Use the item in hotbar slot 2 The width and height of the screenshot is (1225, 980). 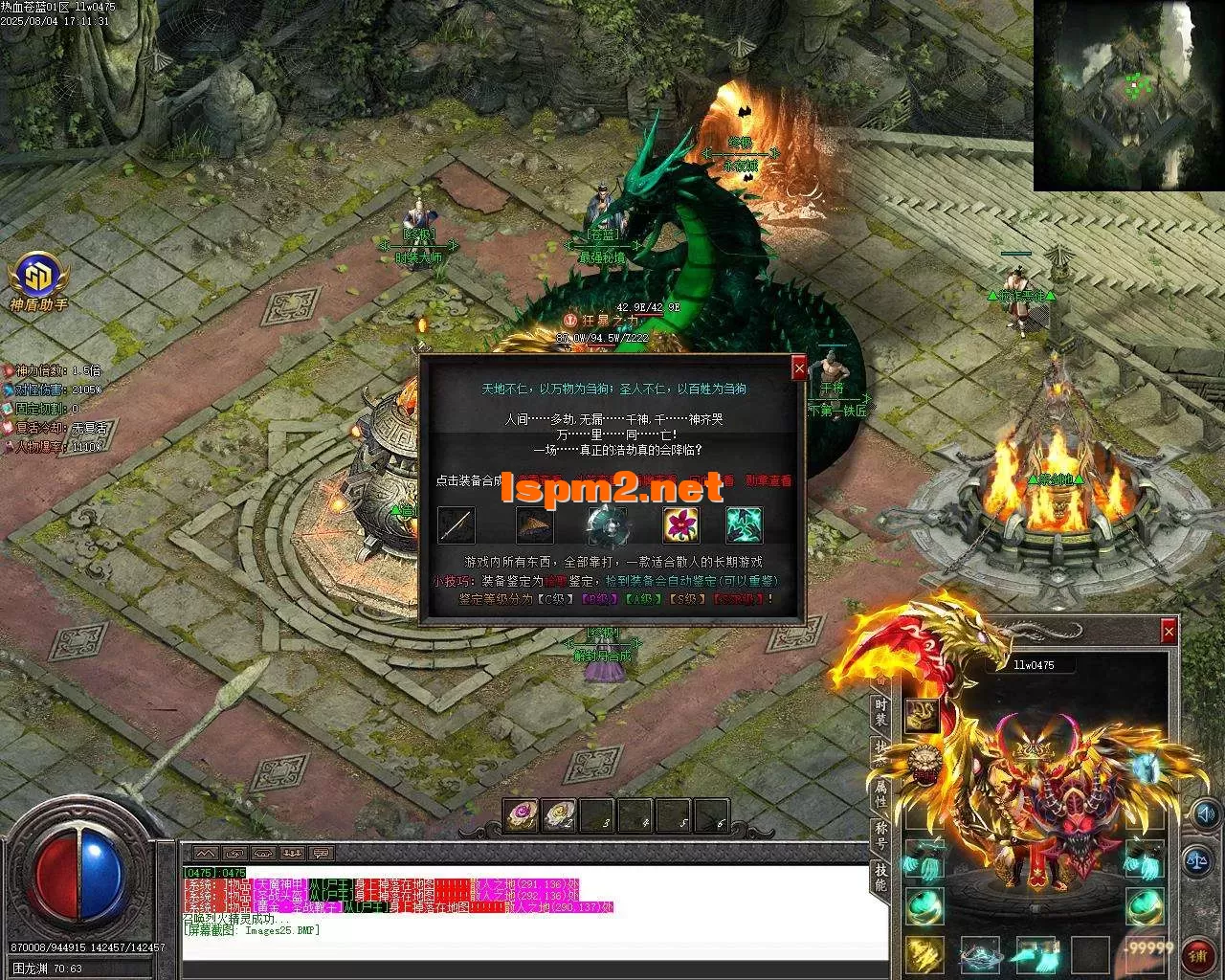[558, 816]
